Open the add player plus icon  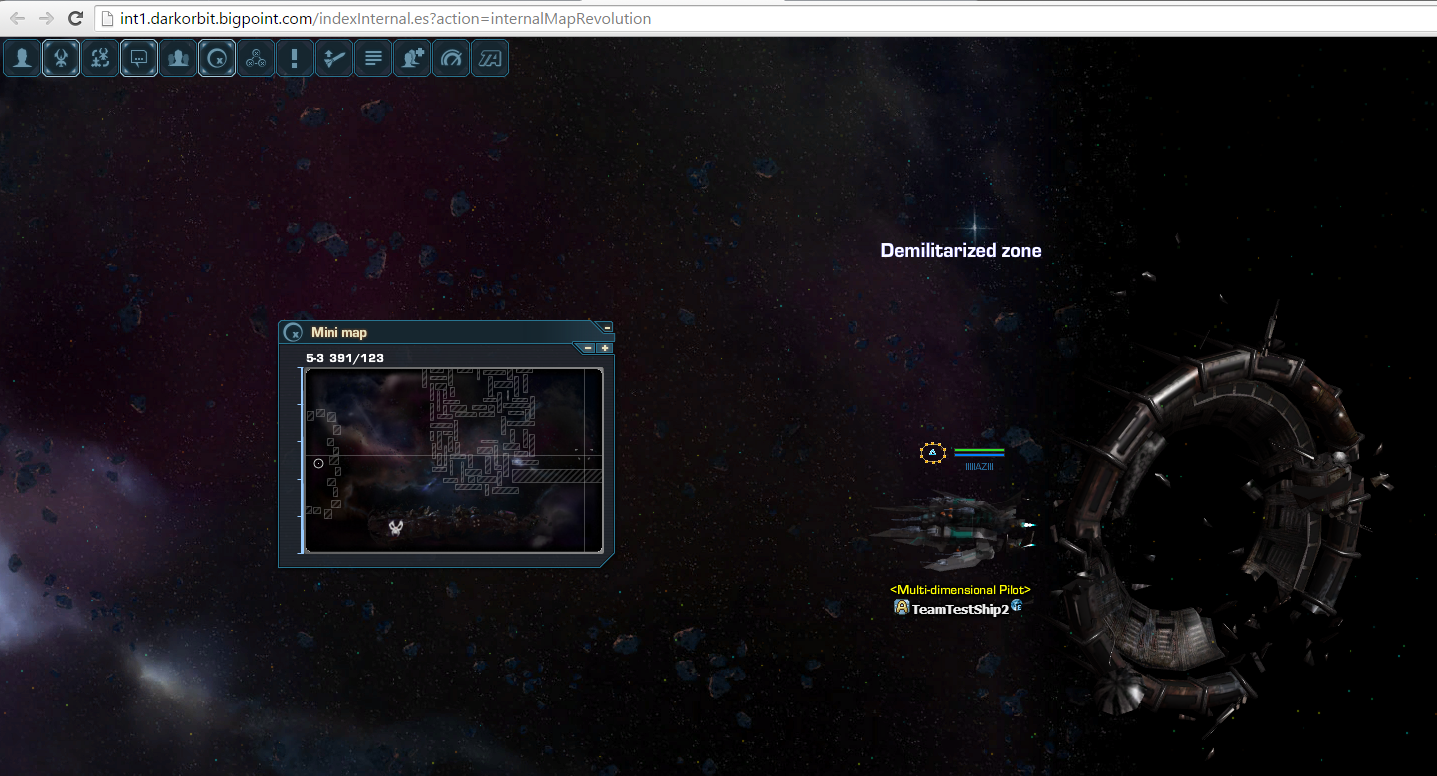[411, 58]
